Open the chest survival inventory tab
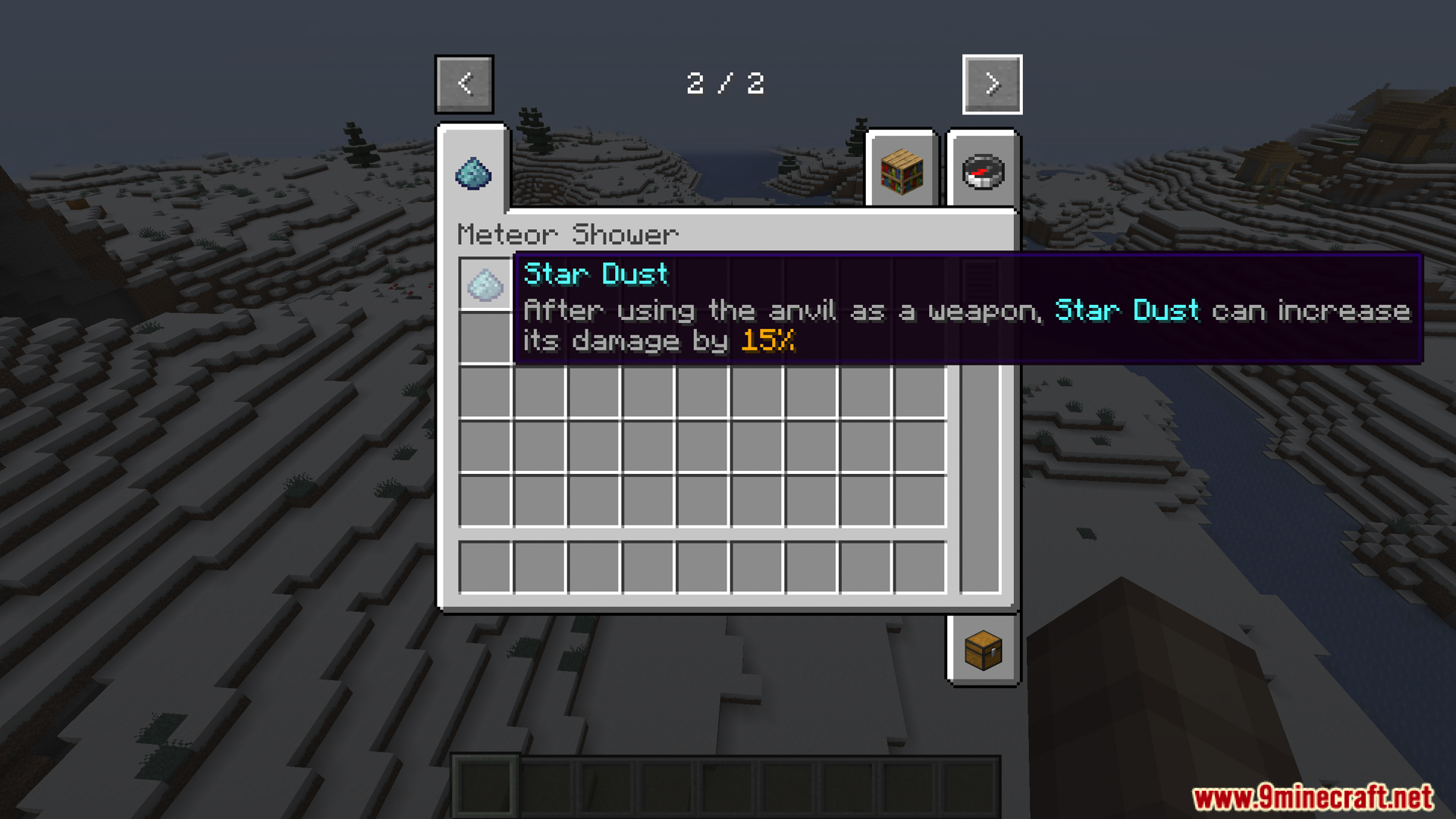This screenshot has width=1456, height=819. pos(983,650)
